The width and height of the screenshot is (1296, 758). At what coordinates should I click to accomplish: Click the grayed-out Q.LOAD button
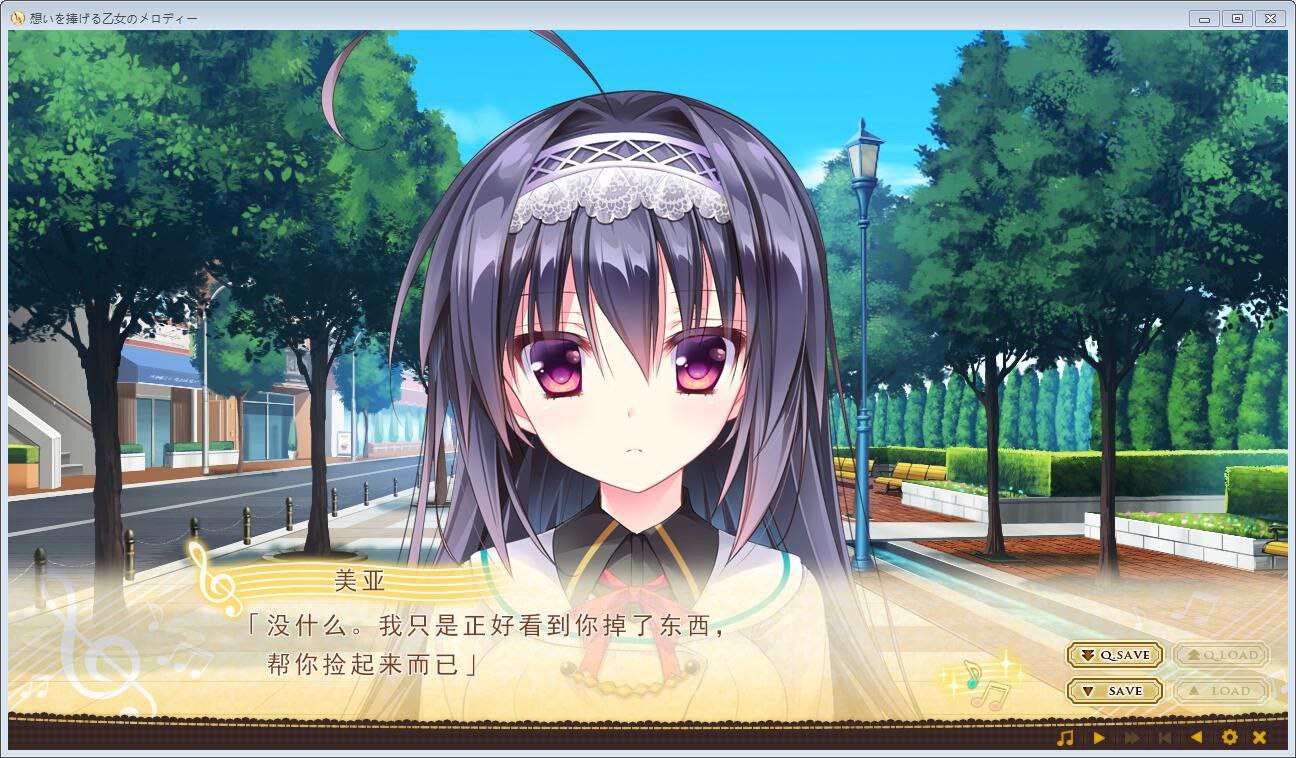pos(1224,655)
